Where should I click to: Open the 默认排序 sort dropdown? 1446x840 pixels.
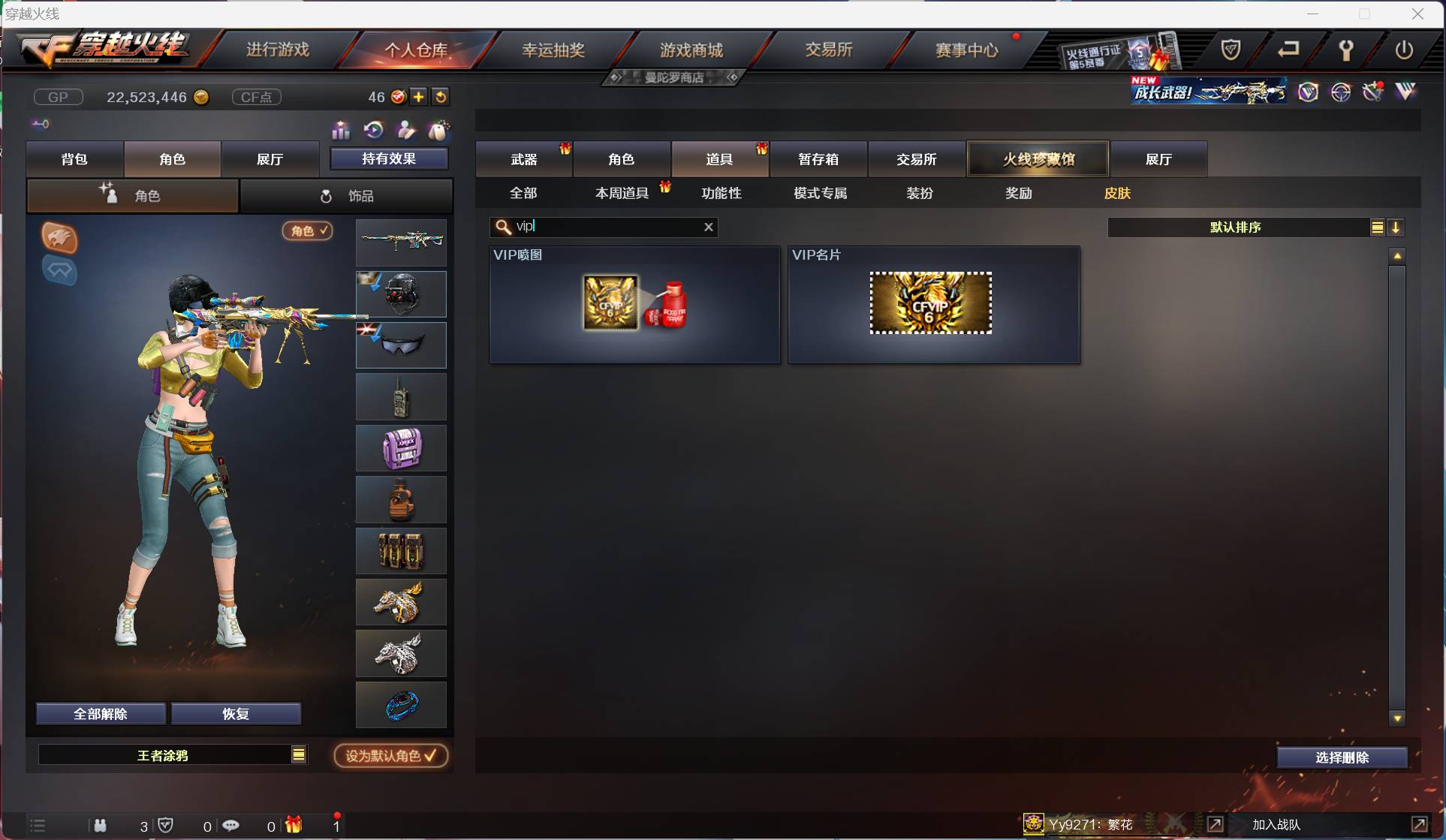pyautogui.click(x=1235, y=227)
